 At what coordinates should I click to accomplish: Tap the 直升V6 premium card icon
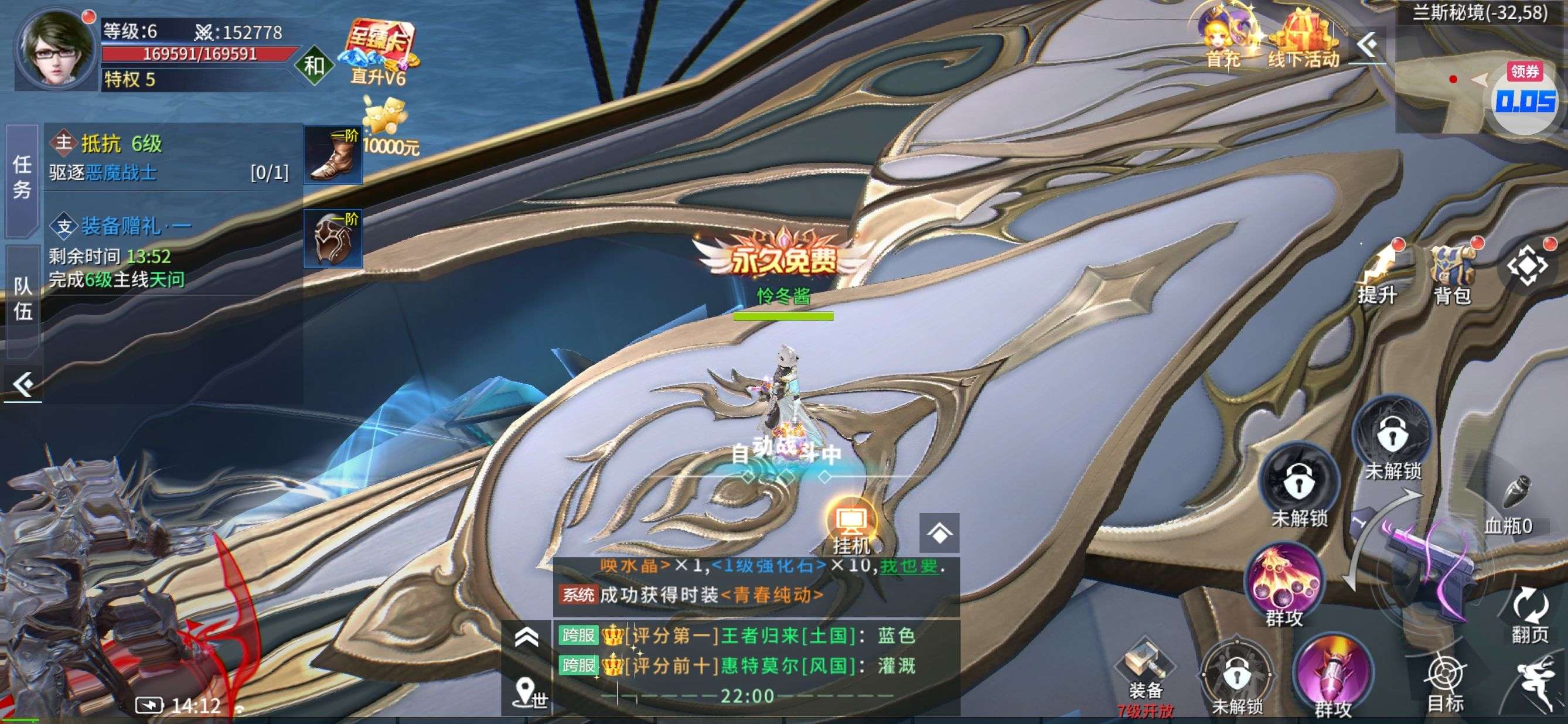pos(379,52)
